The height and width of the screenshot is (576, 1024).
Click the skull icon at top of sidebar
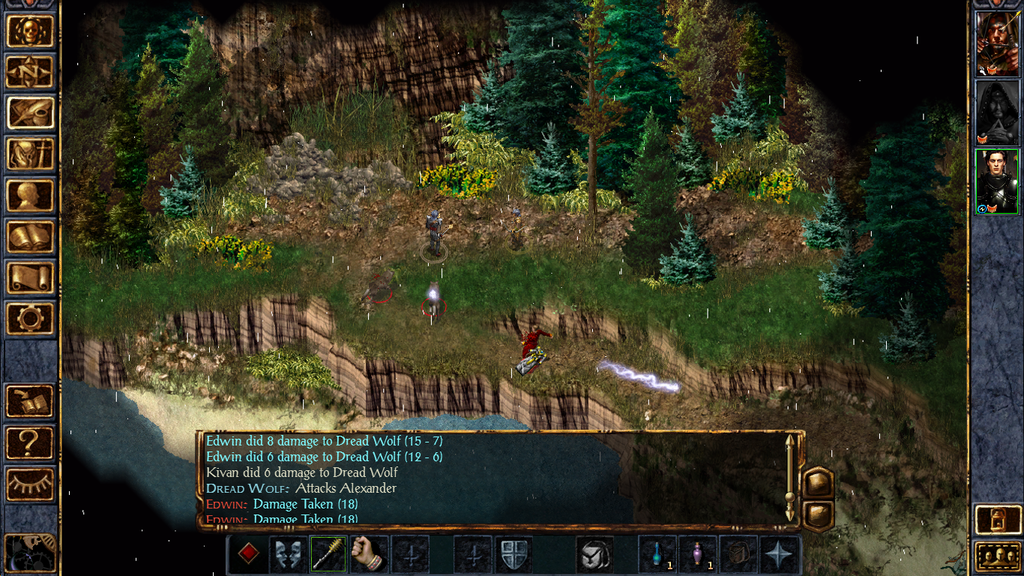coord(30,31)
